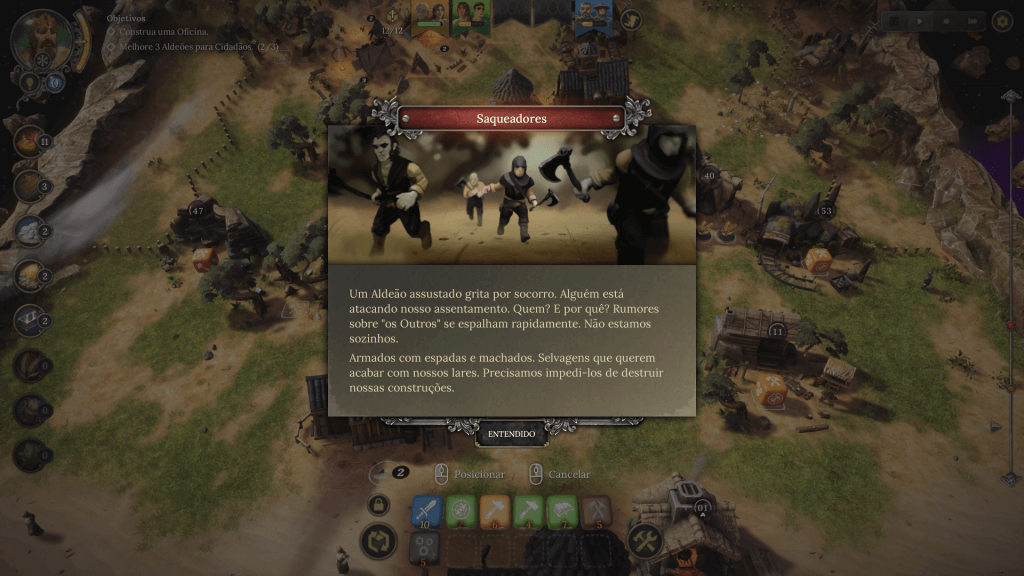Select the blue banner citizen portraits
Screen dimensions: 1024x576
tap(593, 16)
